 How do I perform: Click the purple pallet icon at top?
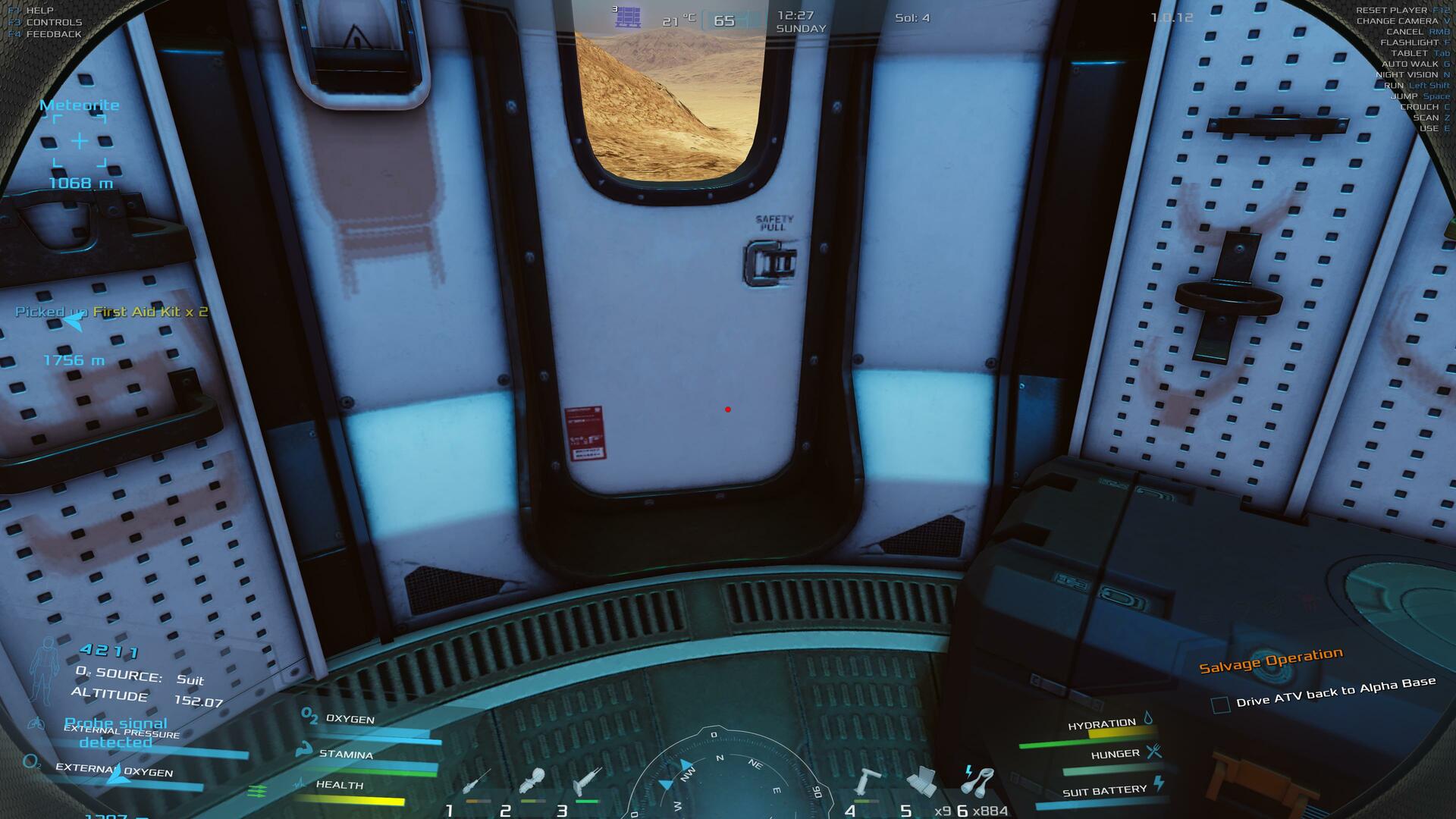click(x=628, y=17)
